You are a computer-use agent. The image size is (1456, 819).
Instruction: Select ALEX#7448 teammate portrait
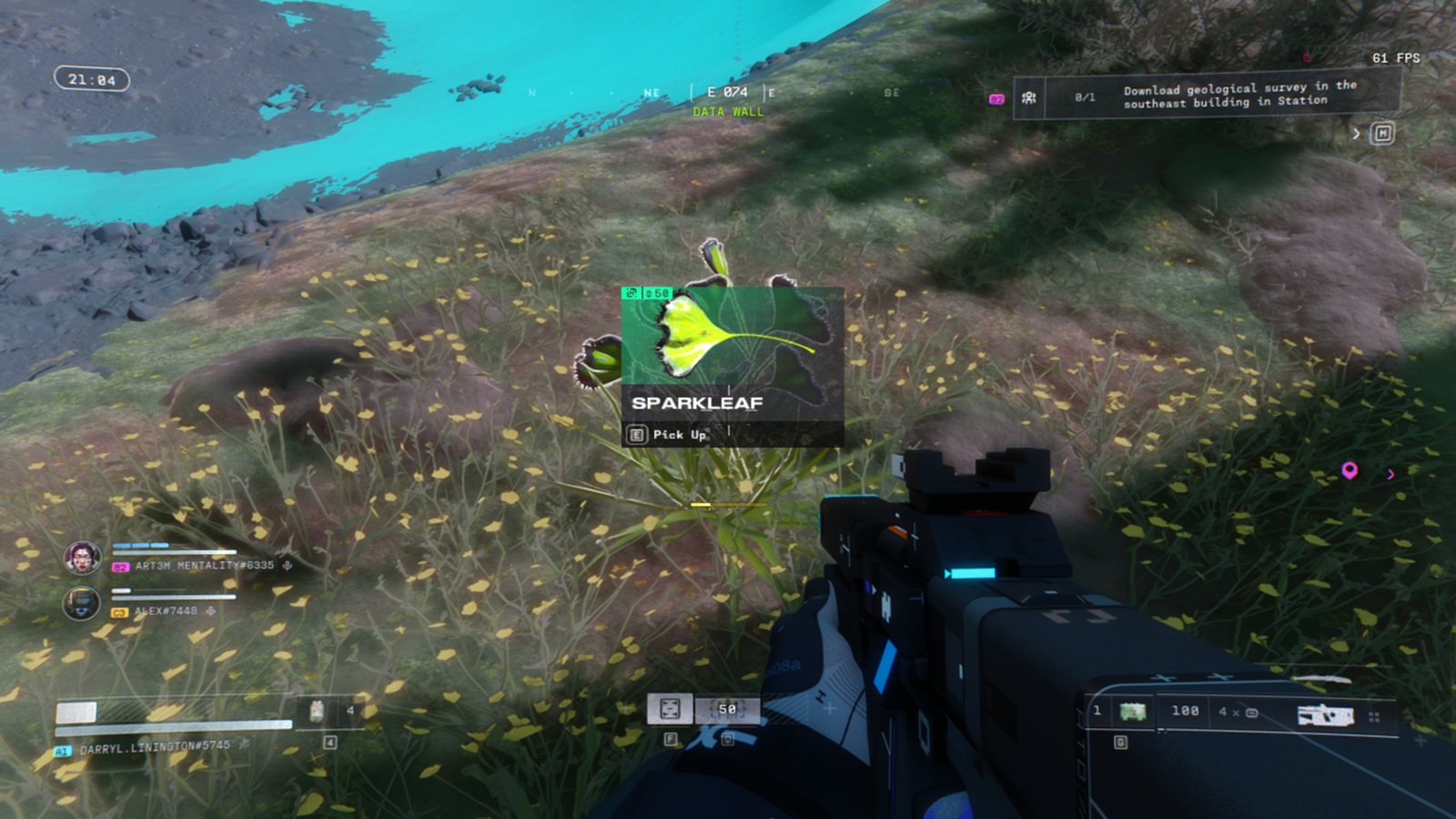click(81, 603)
